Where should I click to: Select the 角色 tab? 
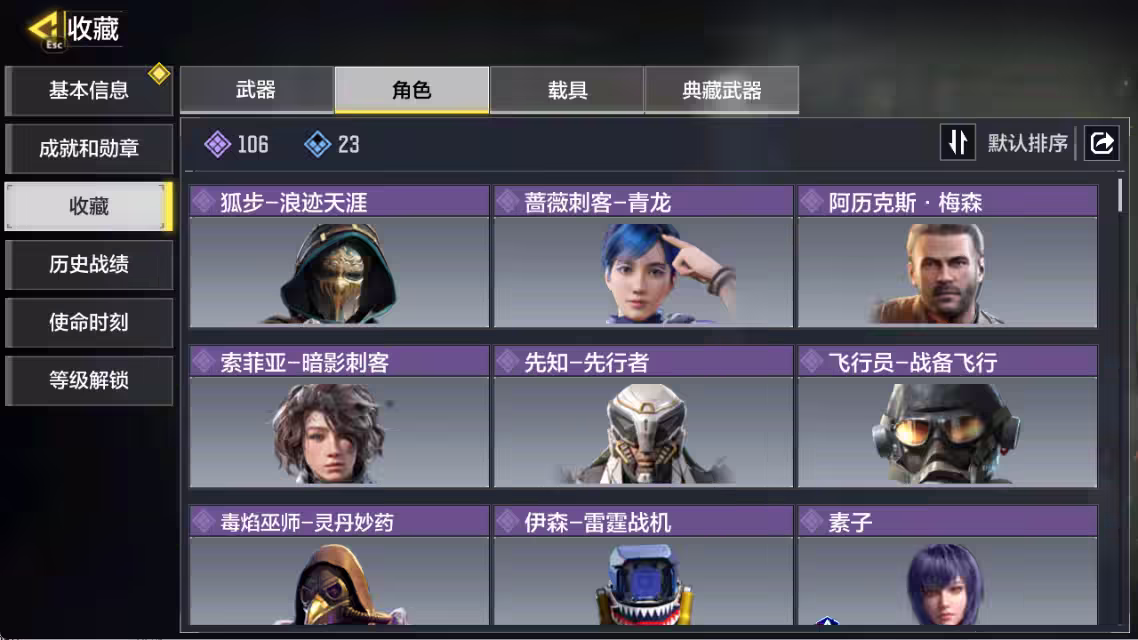tap(412, 91)
